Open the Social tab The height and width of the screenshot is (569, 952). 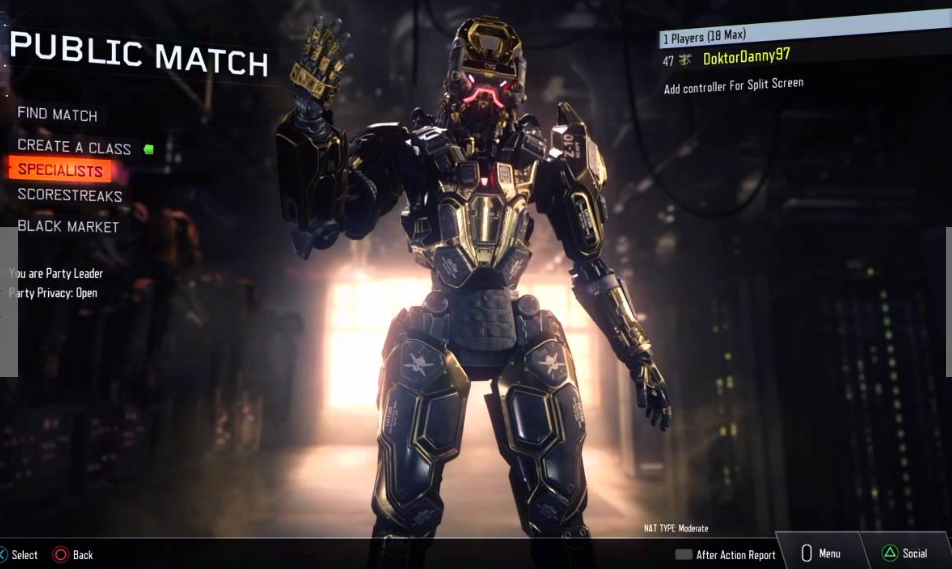904,553
